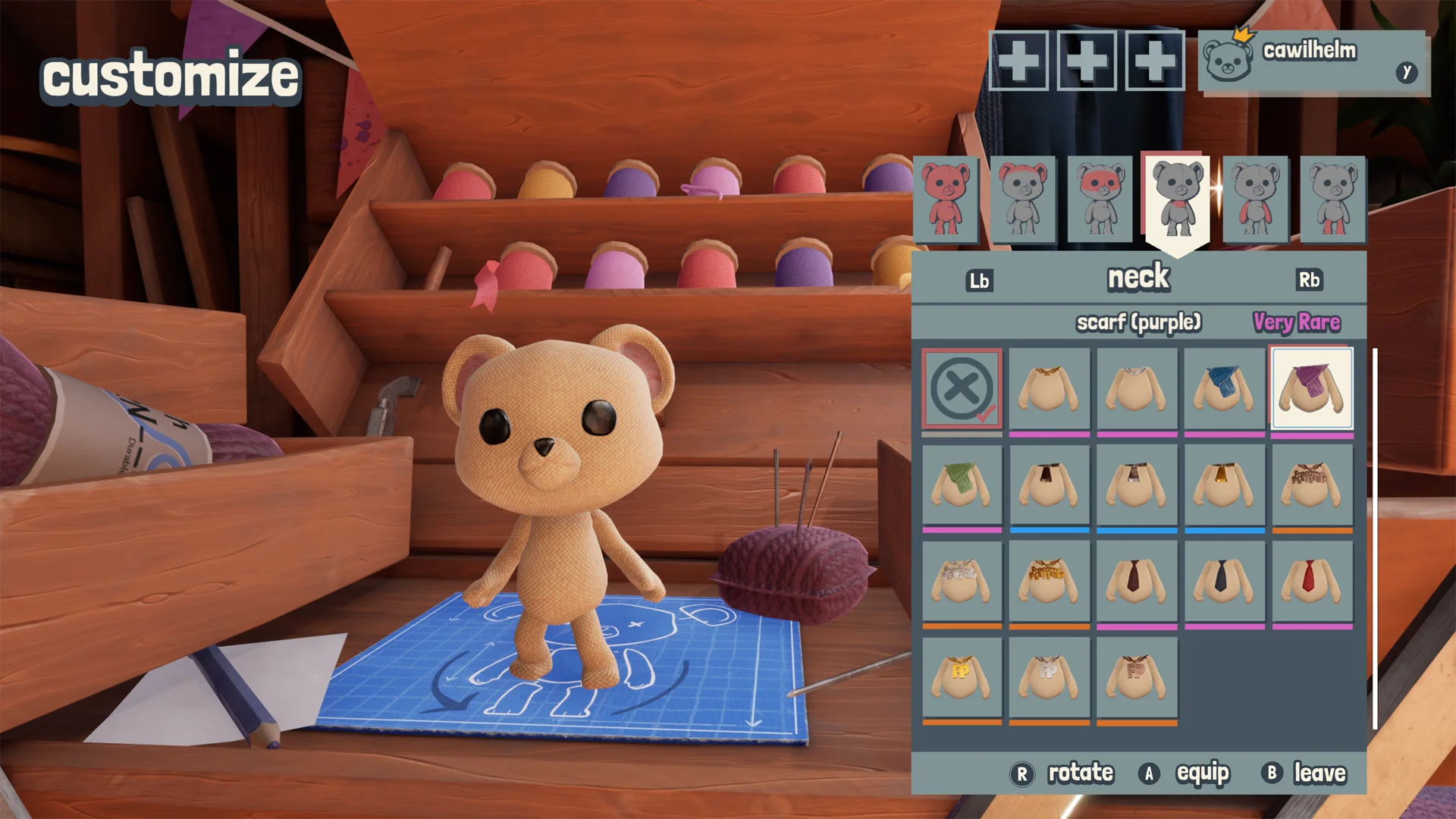This screenshot has height=819, width=1456.
Task: Select the red-masked bear preset
Action: (x=1100, y=199)
